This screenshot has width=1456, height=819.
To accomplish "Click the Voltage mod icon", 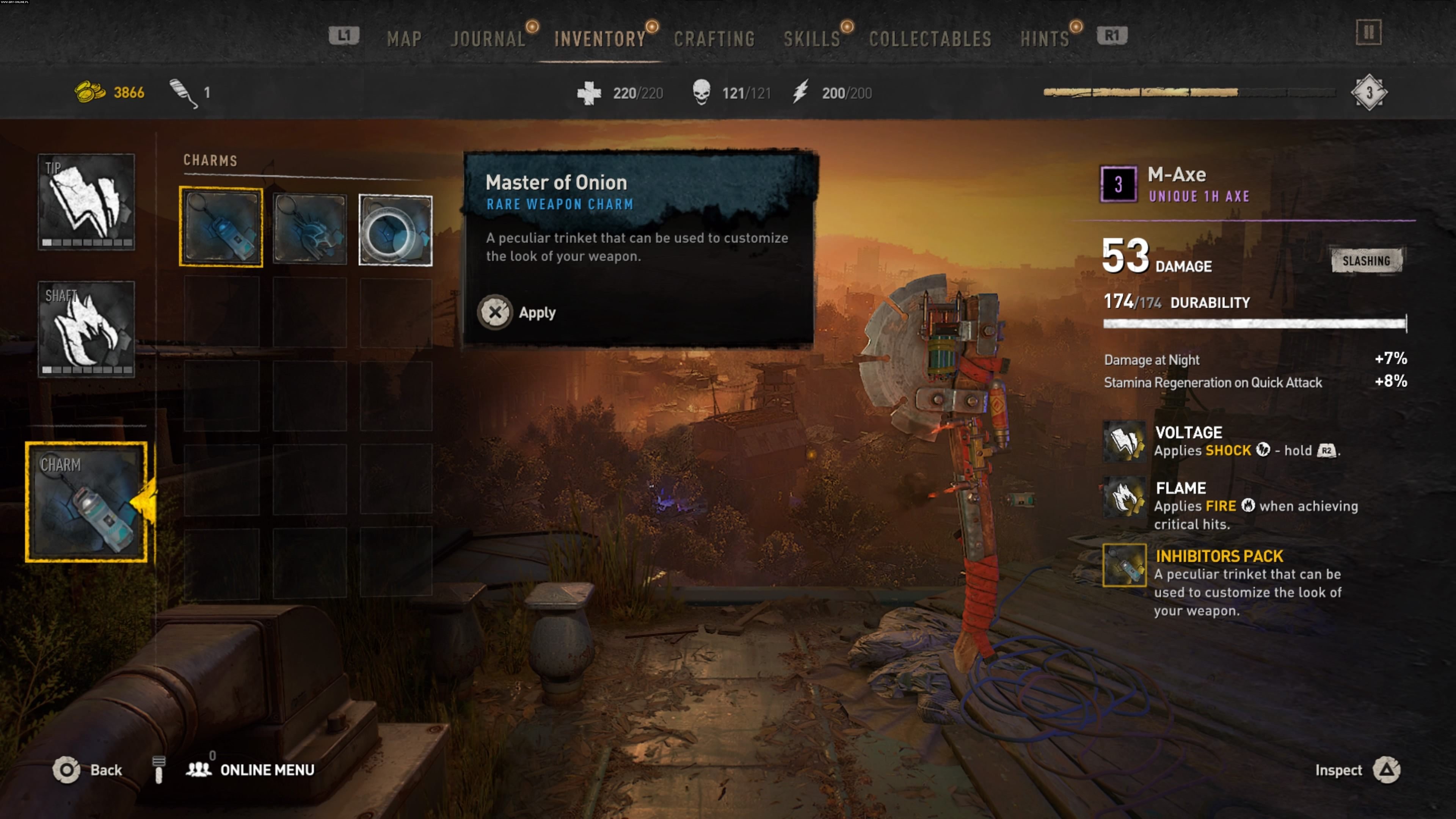I will 1124,441.
